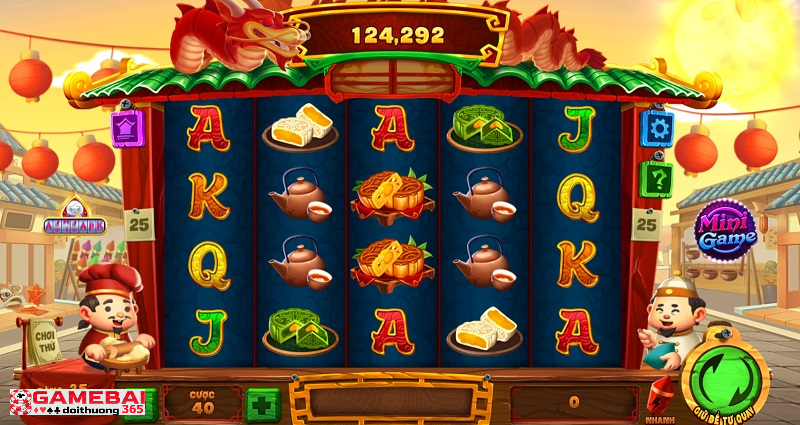Click the 25 paylines tag on left
The image size is (800, 425).
[140, 224]
